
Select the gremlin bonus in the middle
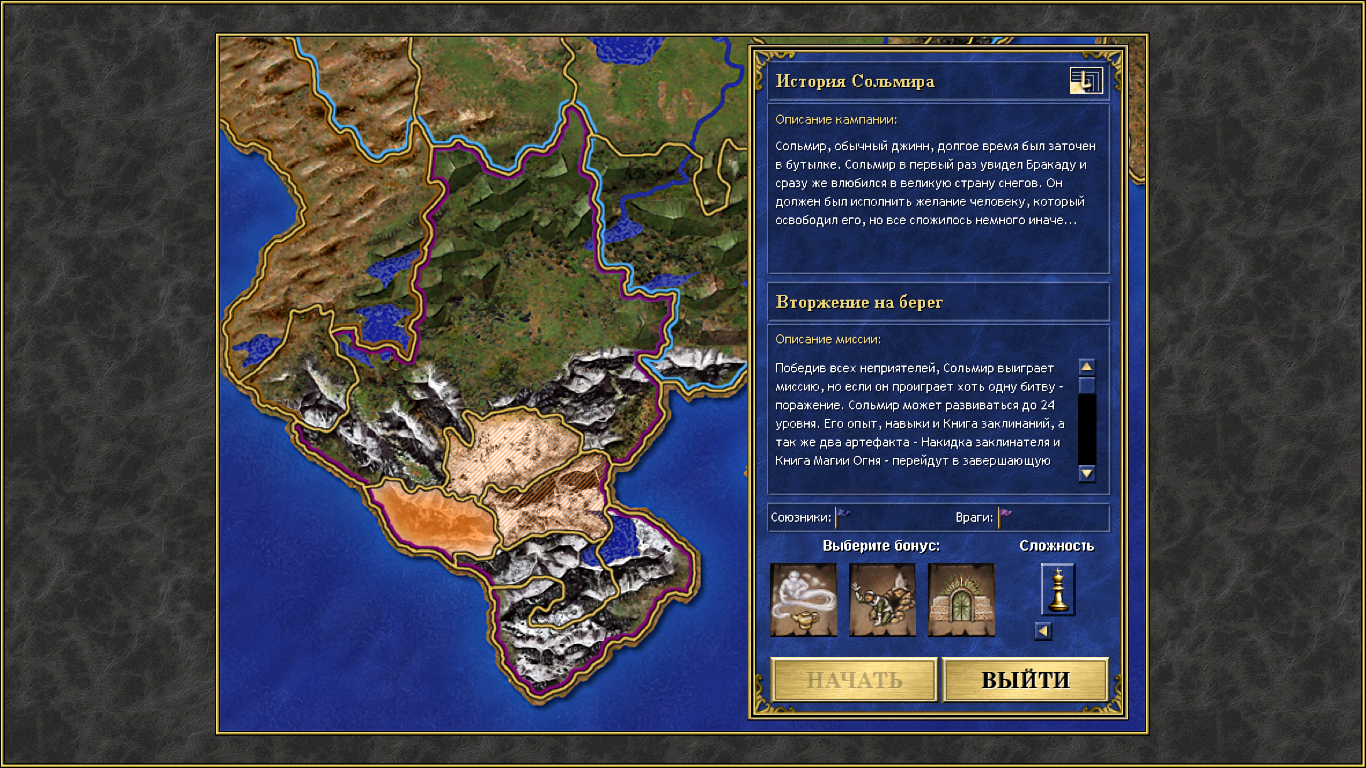tap(882, 600)
